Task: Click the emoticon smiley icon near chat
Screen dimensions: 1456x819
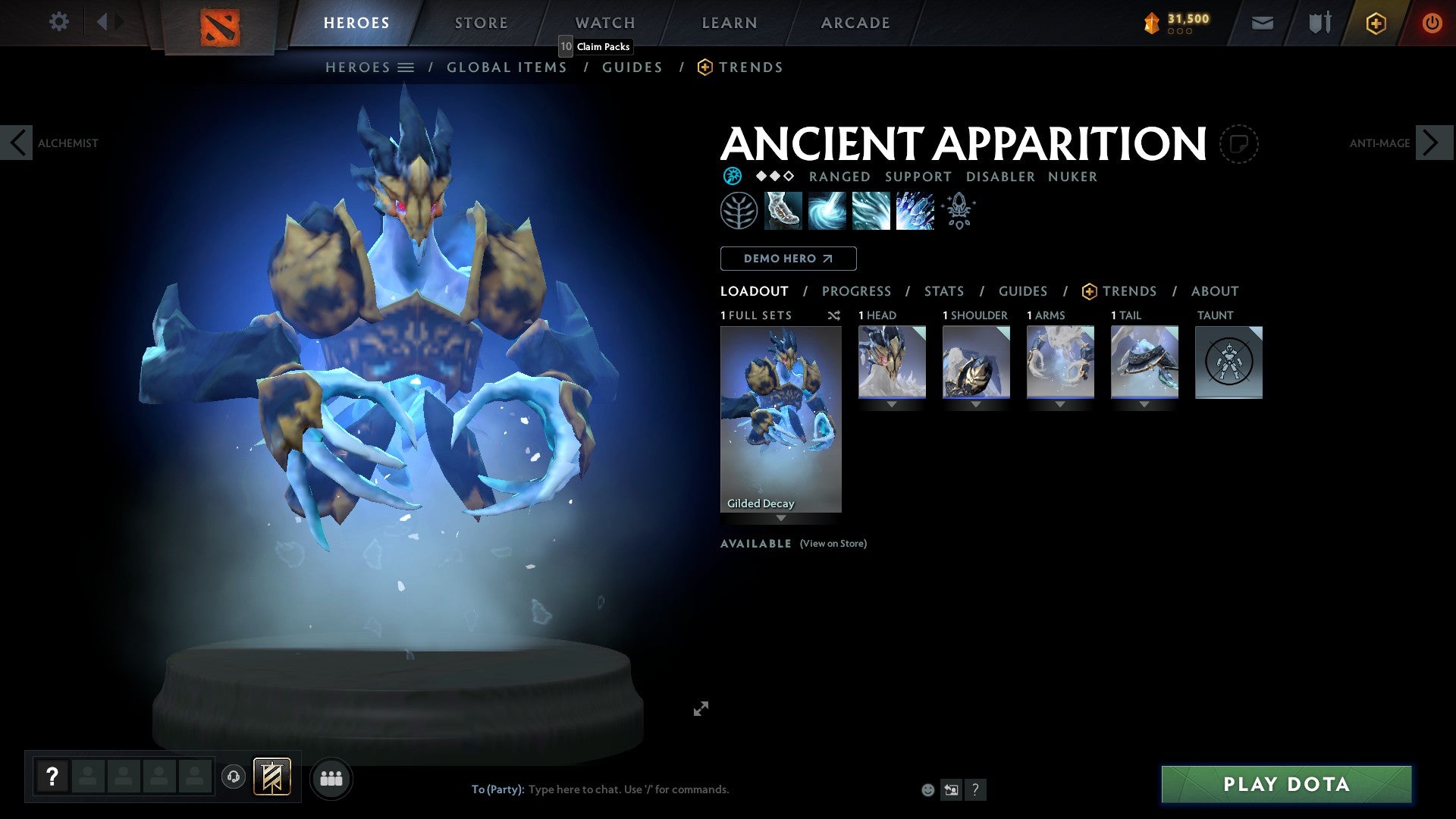Action: [x=928, y=789]
